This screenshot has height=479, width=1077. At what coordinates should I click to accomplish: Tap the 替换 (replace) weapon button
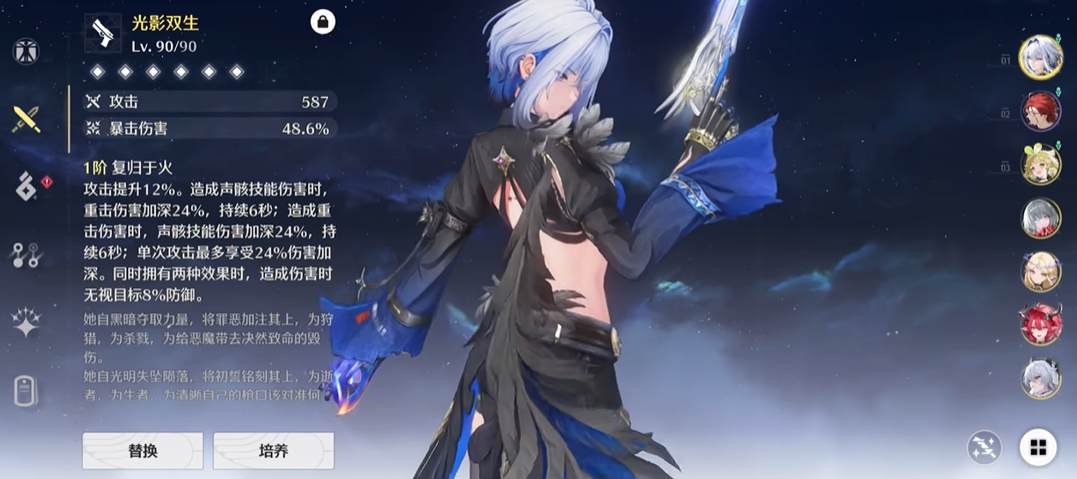(x=142, y=451)
